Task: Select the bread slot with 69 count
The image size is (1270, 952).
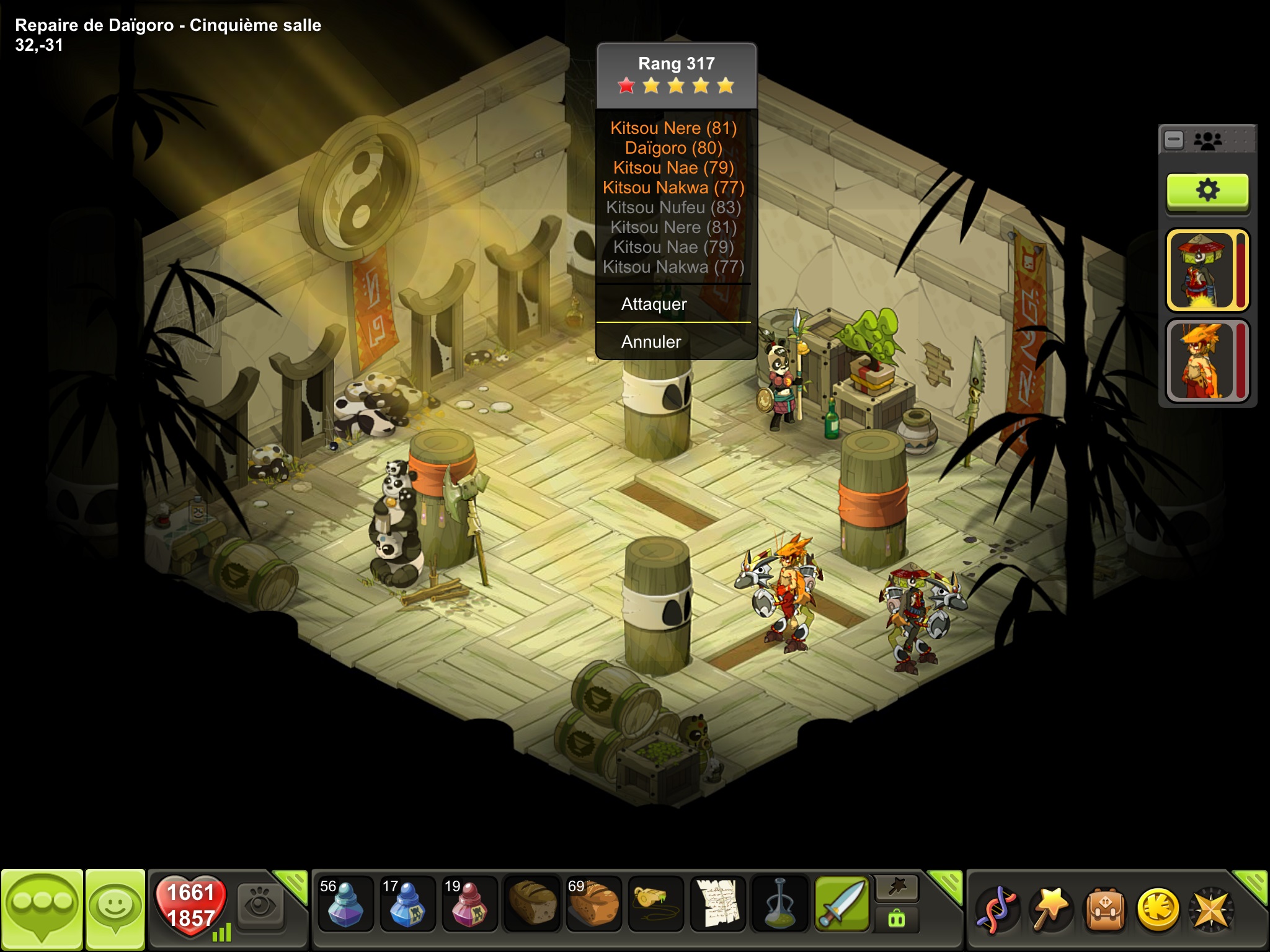Action: [593, 904]
